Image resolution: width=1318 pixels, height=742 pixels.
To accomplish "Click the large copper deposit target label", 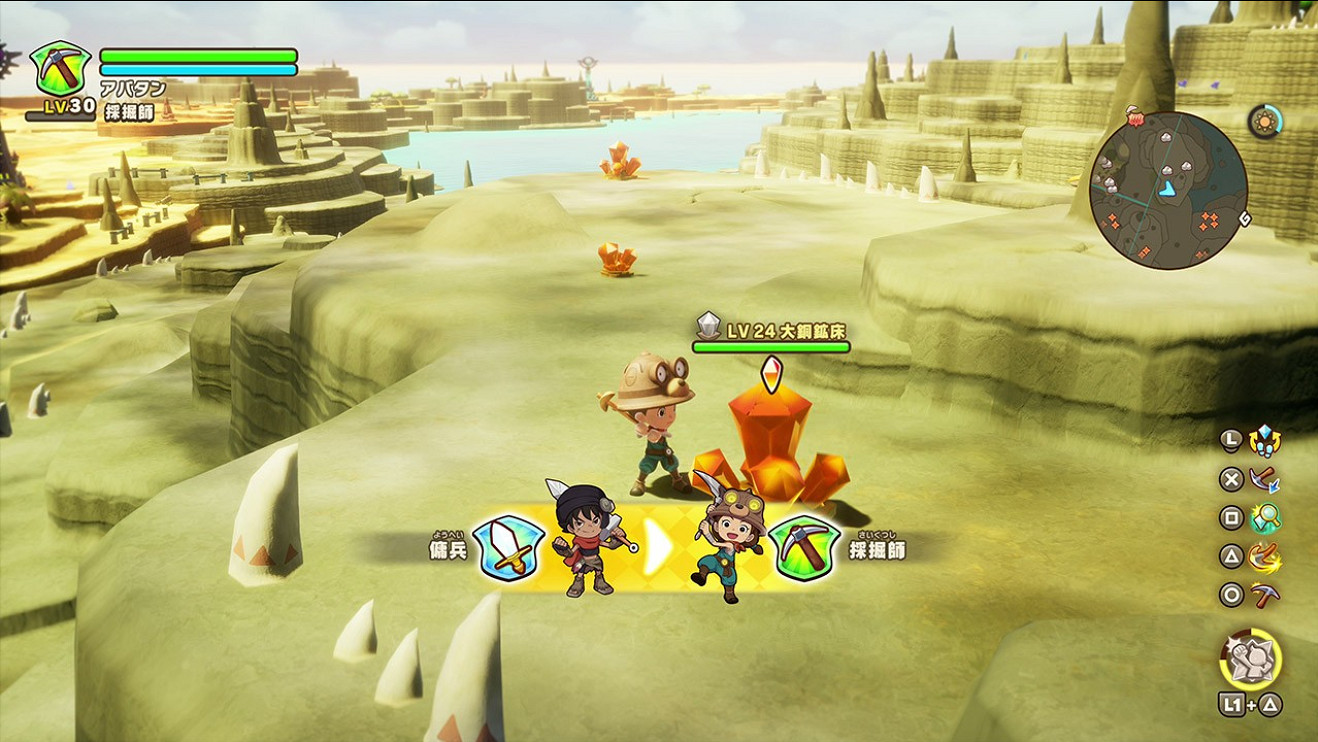I will coord(772,331).
